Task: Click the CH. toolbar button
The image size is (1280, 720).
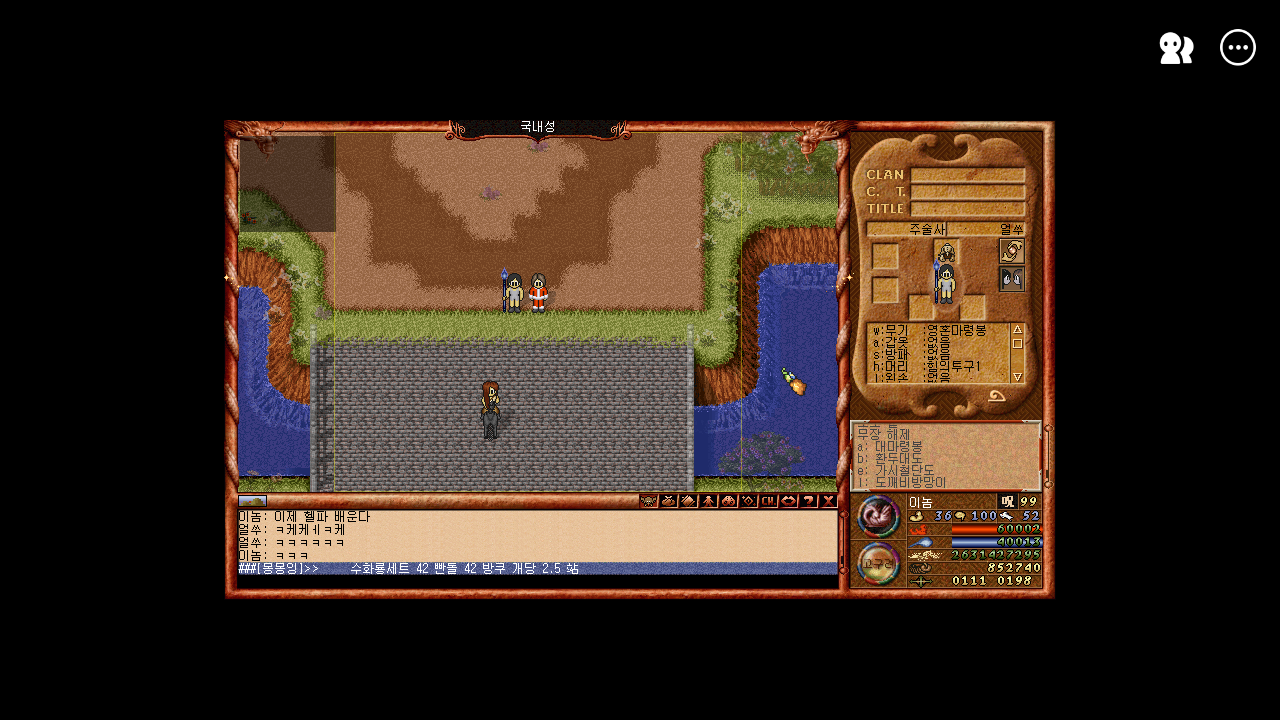Action: point(769,501)
